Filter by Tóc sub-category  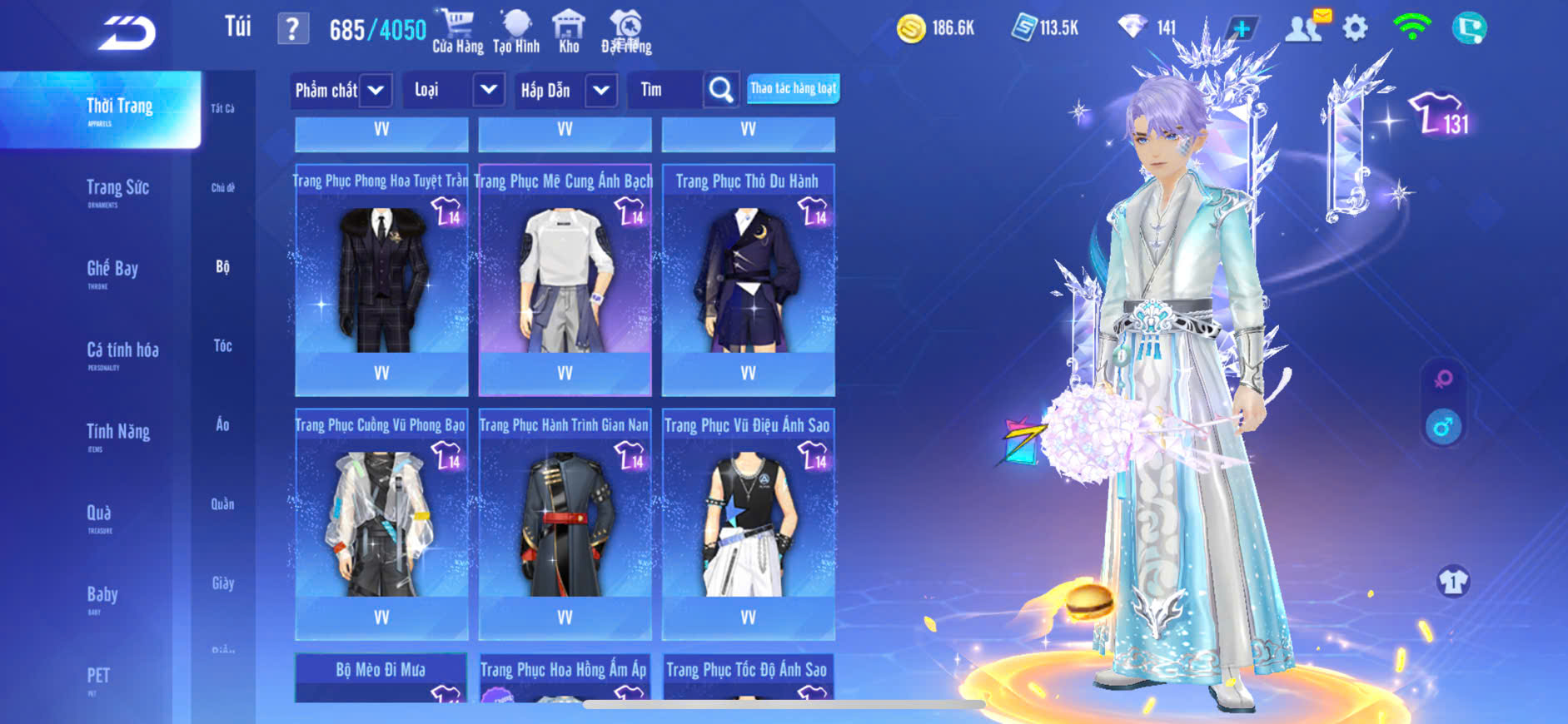[x=222, y=345]
